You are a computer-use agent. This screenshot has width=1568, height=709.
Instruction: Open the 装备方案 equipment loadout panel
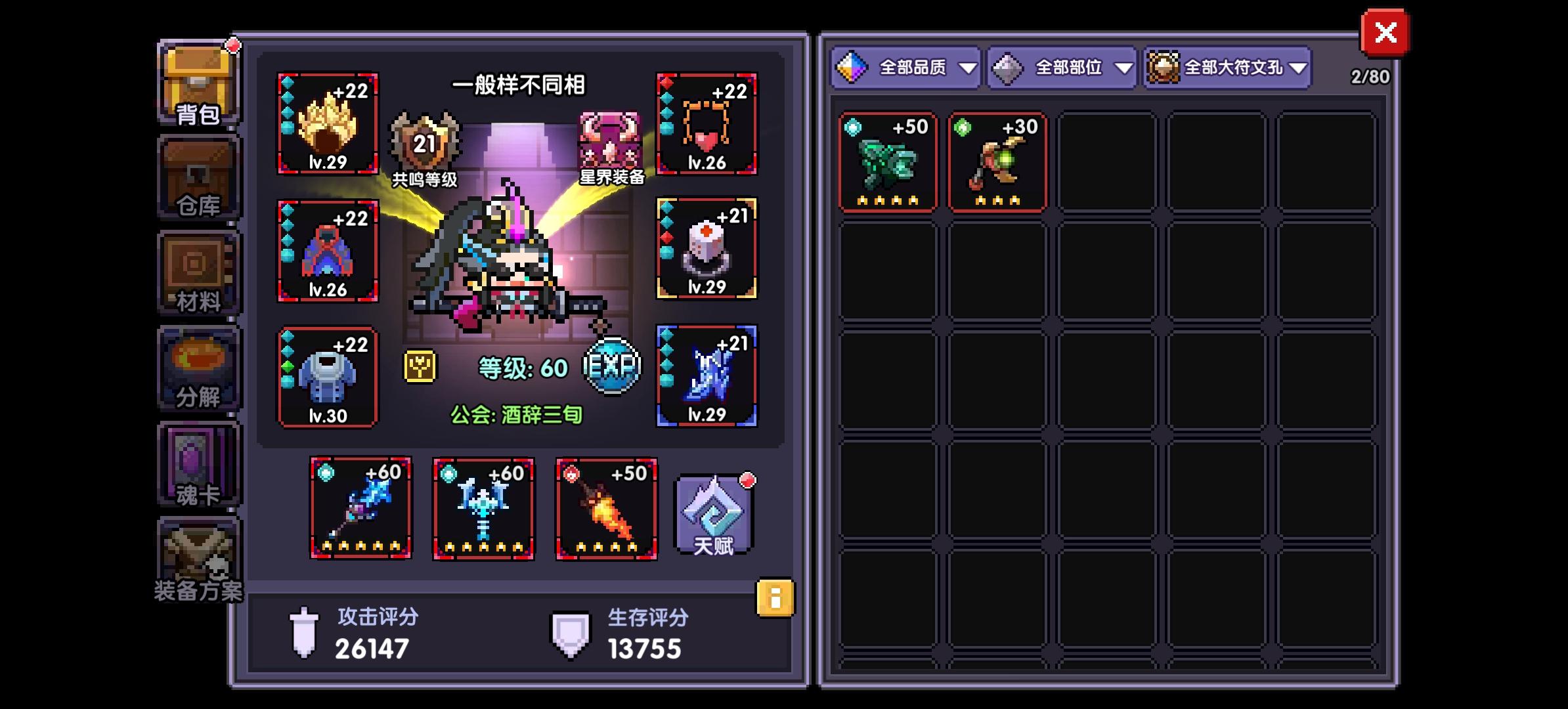click(x=197, y=558)
